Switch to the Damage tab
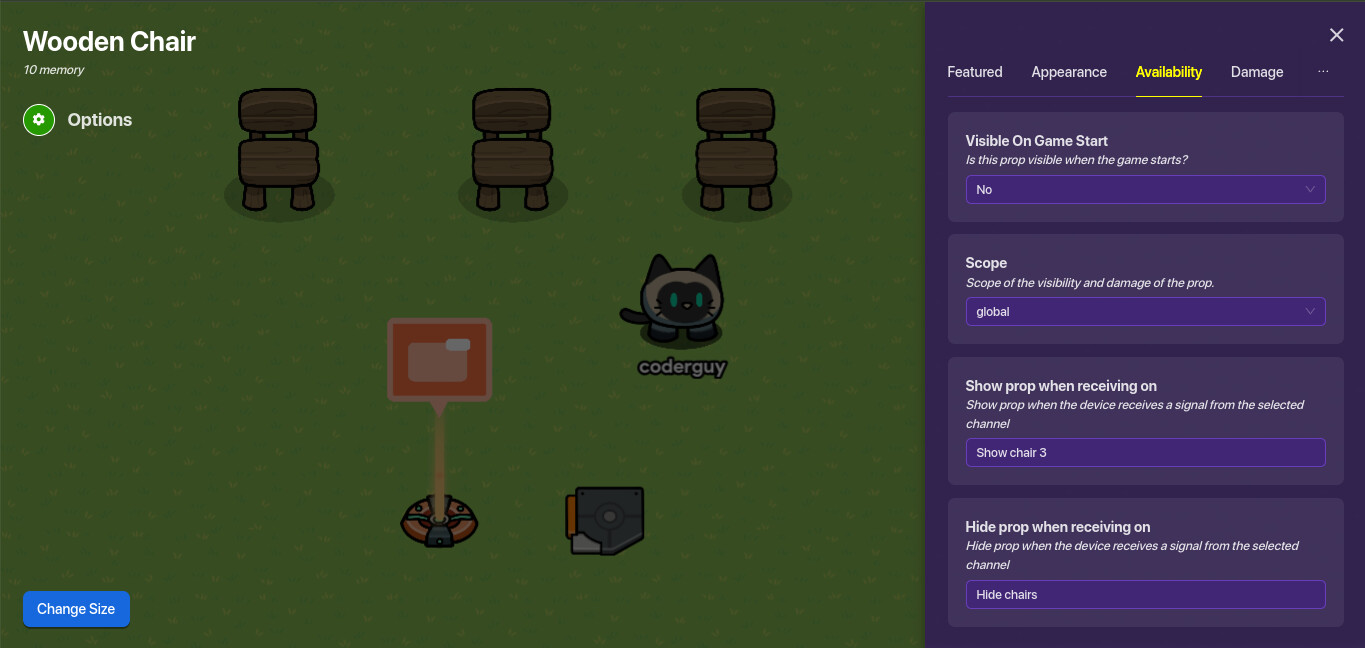1365x648 pixels. pos(1257,72)
